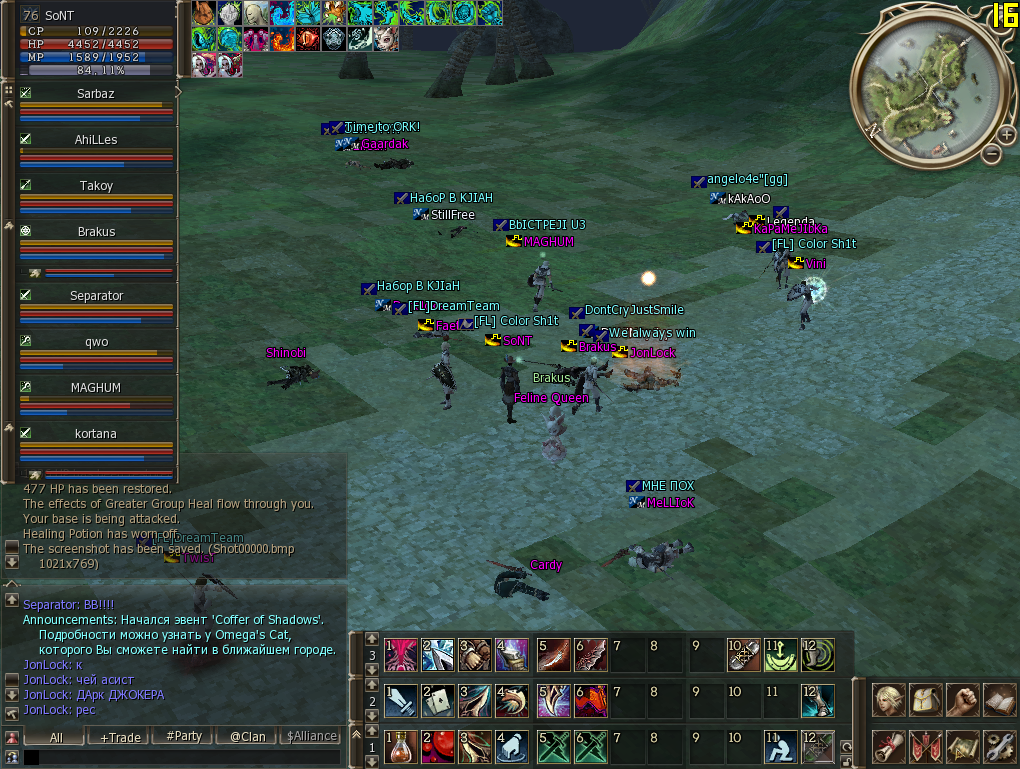Open the inventory bag menu button
This screenshot has height=769, width=1020.
point(925,699)
